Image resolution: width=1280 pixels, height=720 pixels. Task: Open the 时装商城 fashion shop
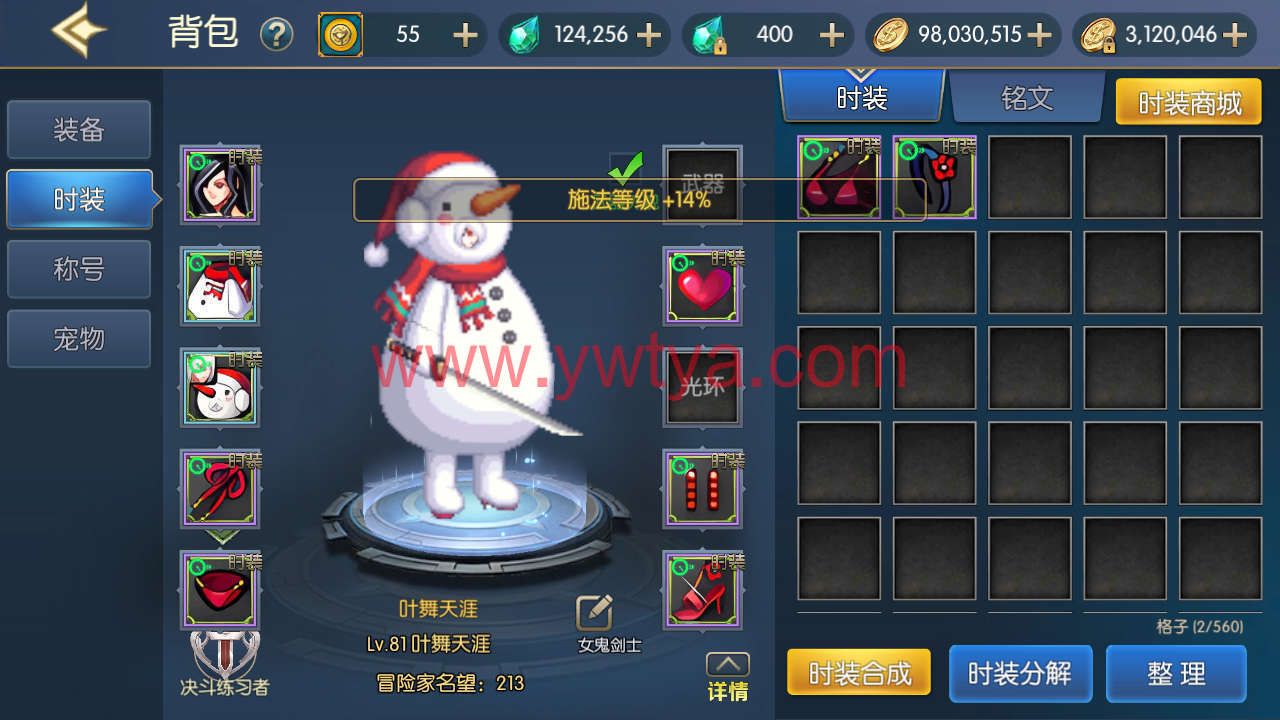[1189, 102]
